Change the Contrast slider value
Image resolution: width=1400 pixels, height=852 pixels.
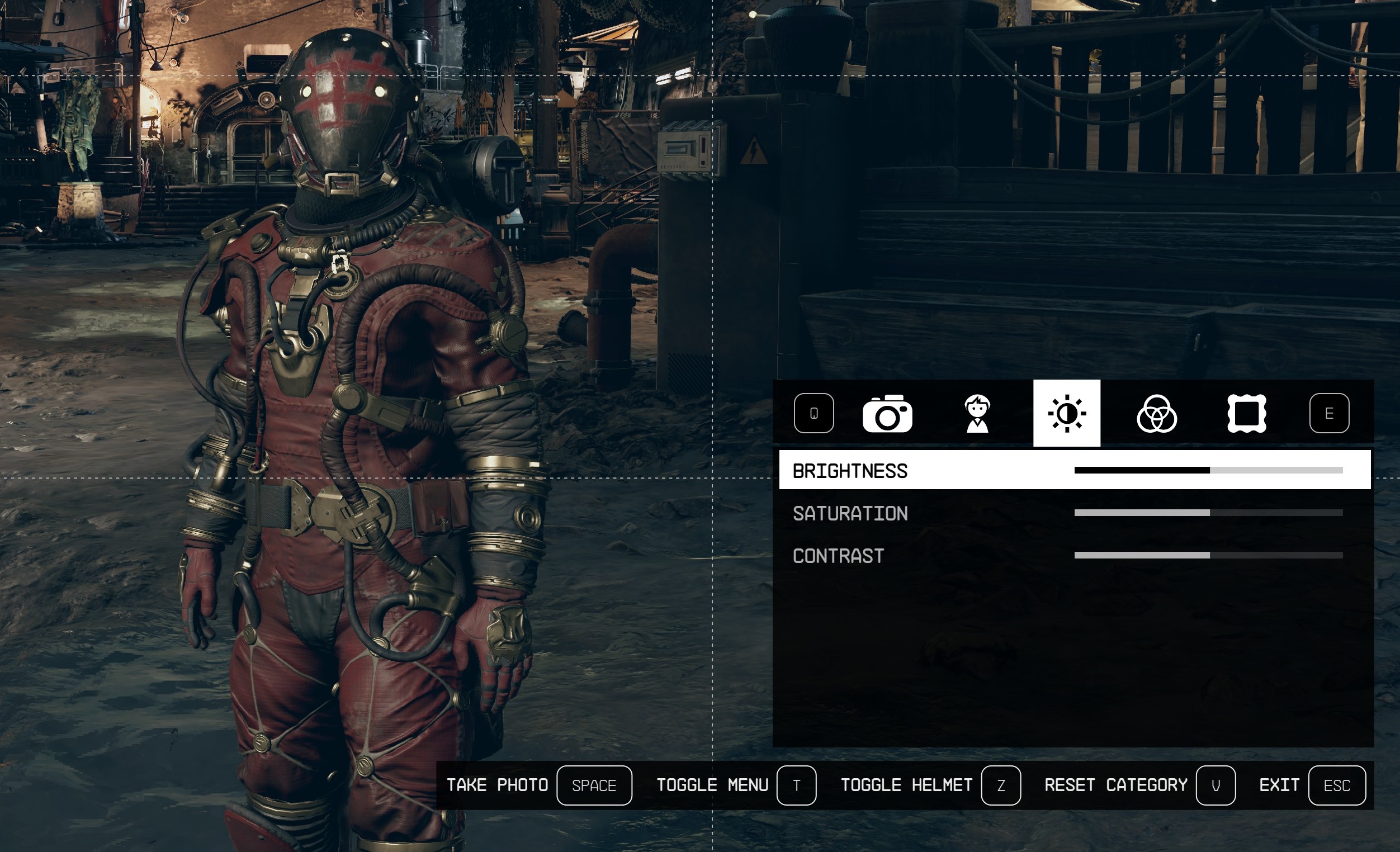pyautogui.click(x=1208, y=555)
